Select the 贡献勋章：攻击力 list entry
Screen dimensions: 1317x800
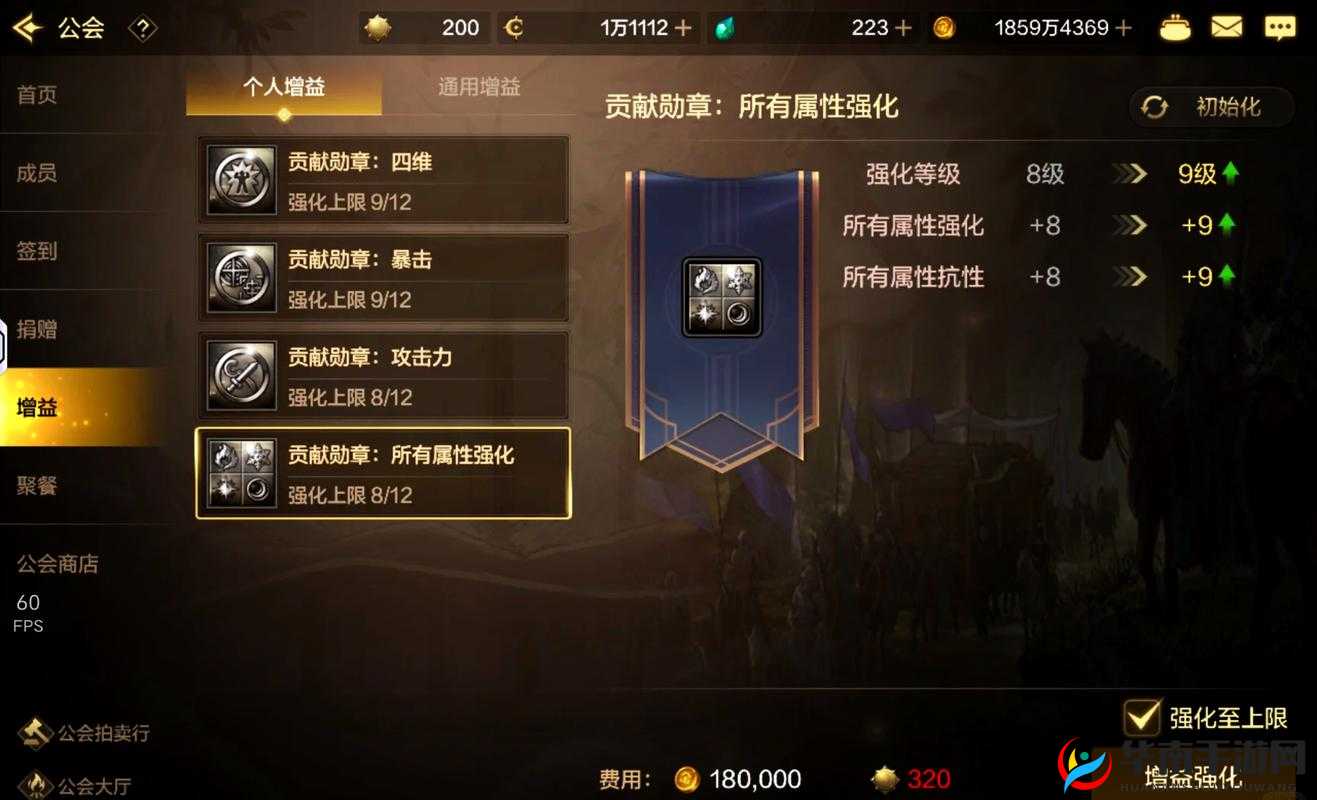pyautogui.click(x=383, y=374)
